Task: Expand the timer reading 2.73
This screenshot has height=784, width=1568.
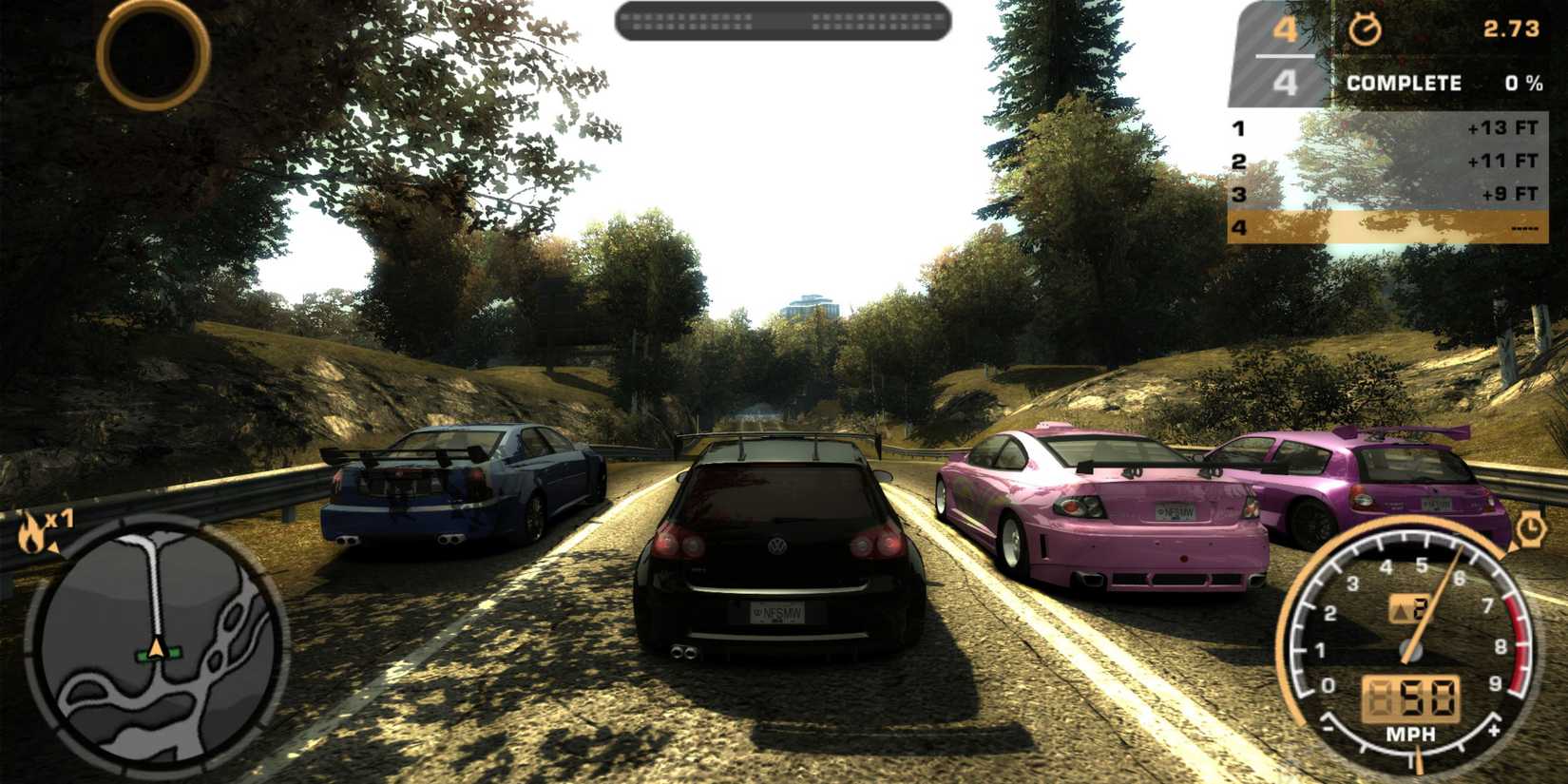Action: click(1514, 29)
